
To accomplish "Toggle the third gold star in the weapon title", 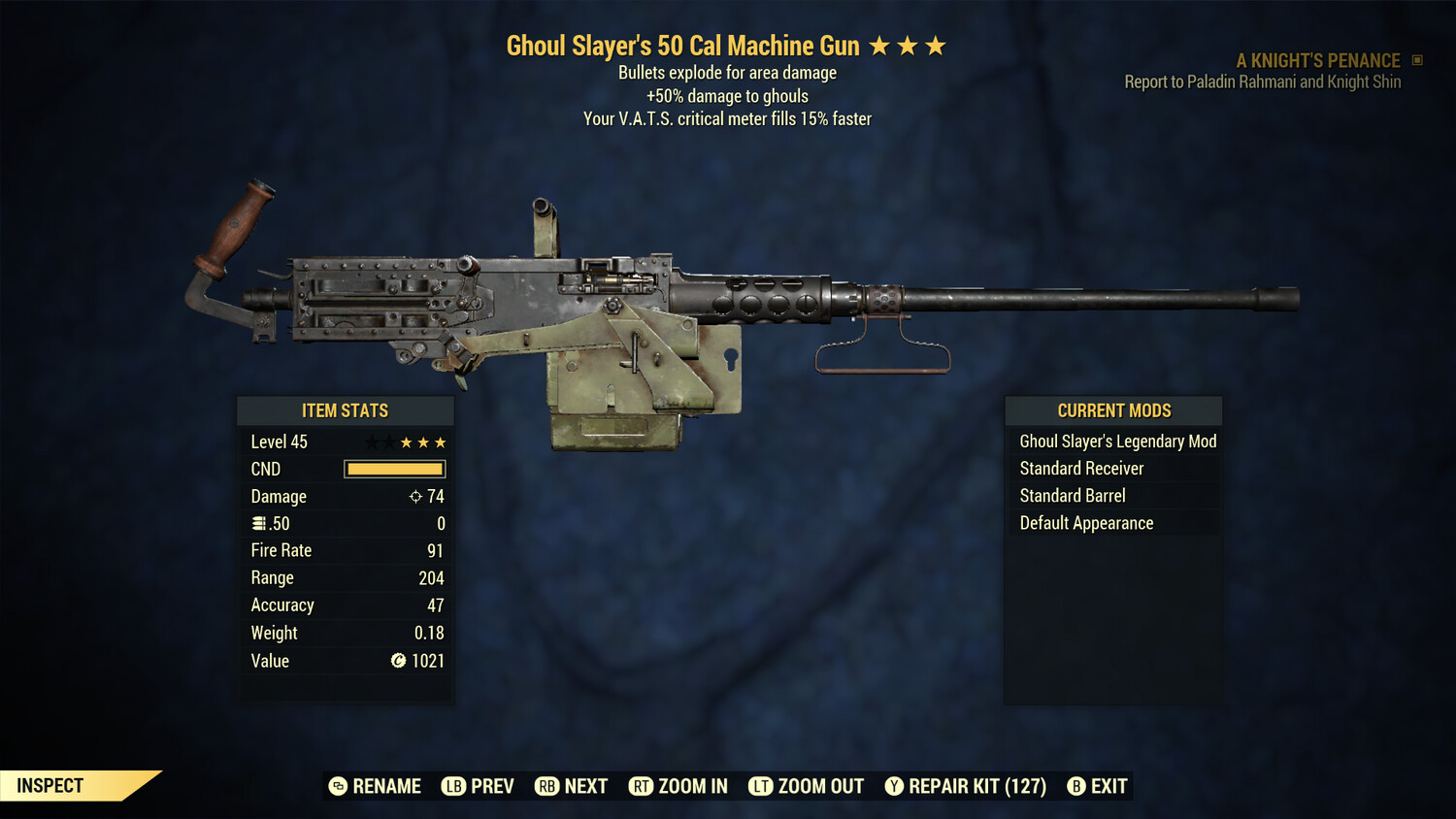I will pos(936,45).
